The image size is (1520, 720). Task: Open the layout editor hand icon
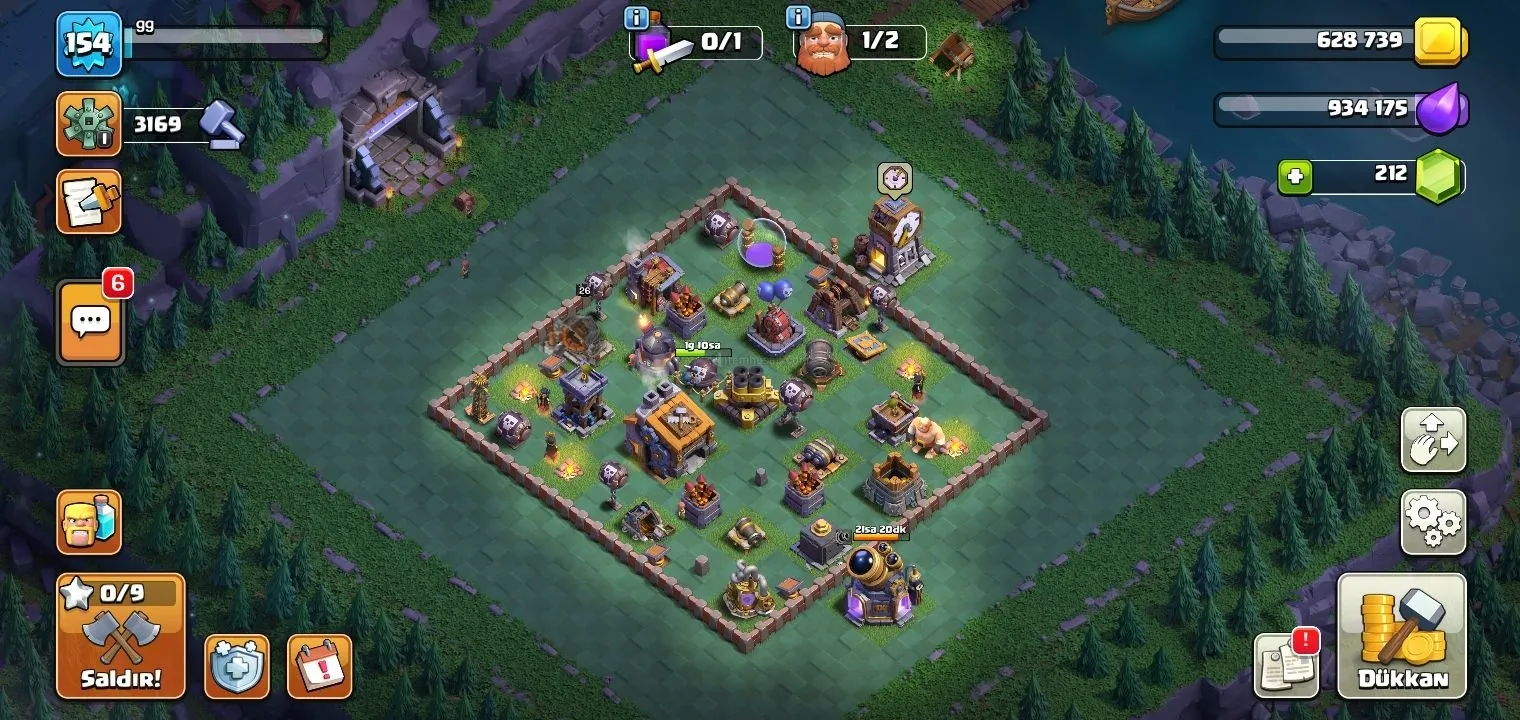pyautogui.click(x=1433, y=440)
